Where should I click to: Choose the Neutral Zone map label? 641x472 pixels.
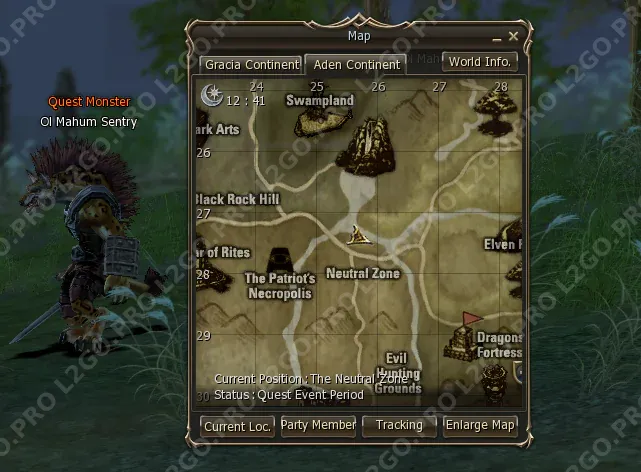coord(362,273)
